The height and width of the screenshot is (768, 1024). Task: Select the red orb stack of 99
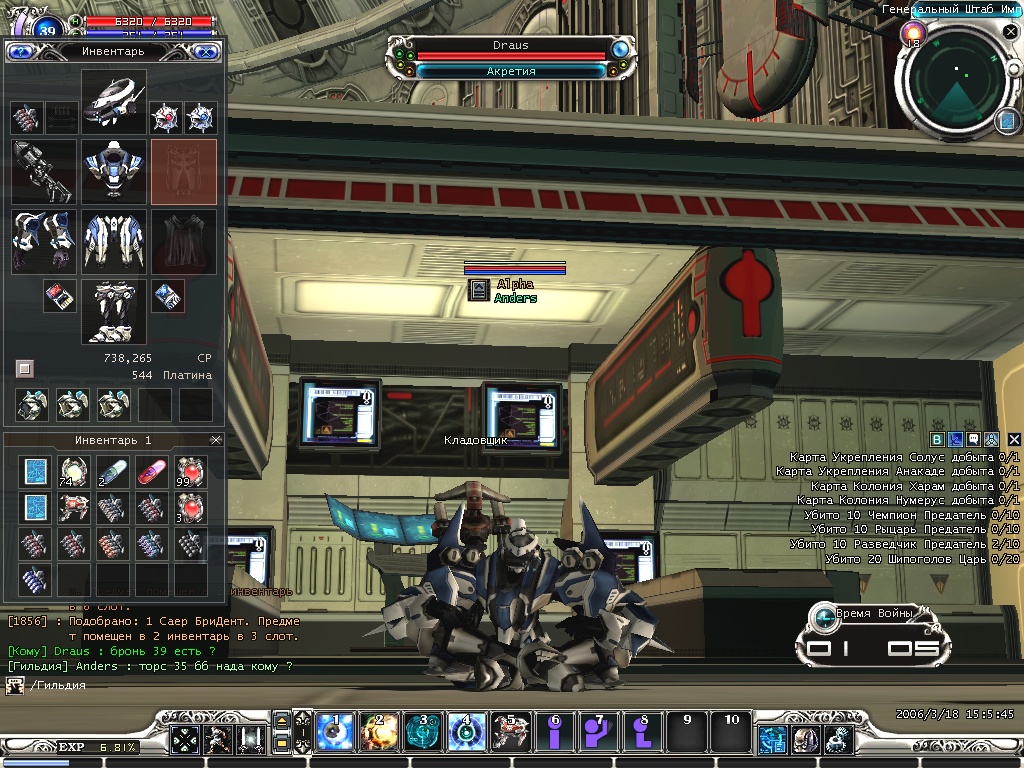tap(190, 470)
